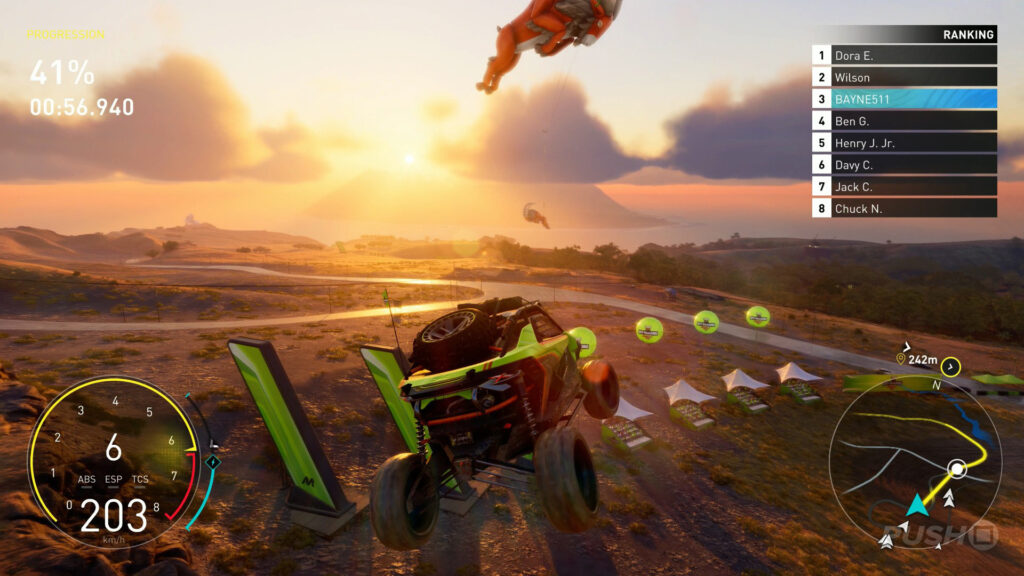1024x576 pixels.
Task: Click the highlighted BAYNE511 ranking row
Action: (x=904, y=99)
